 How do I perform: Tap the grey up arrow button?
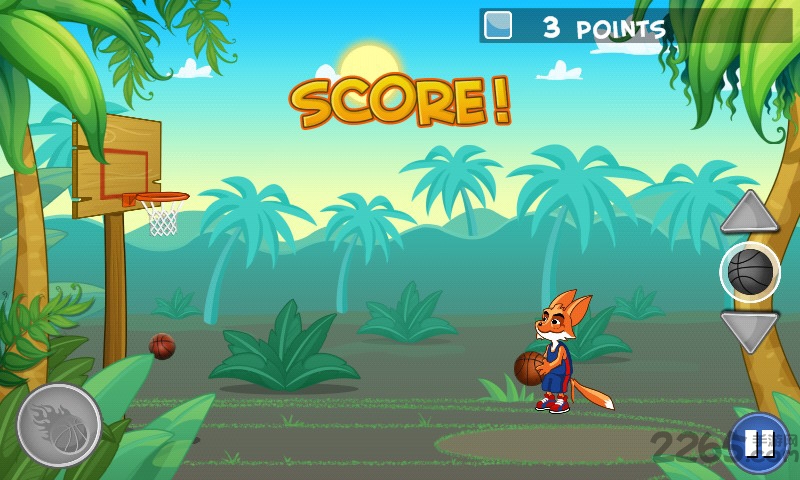(x=749, y=214)
